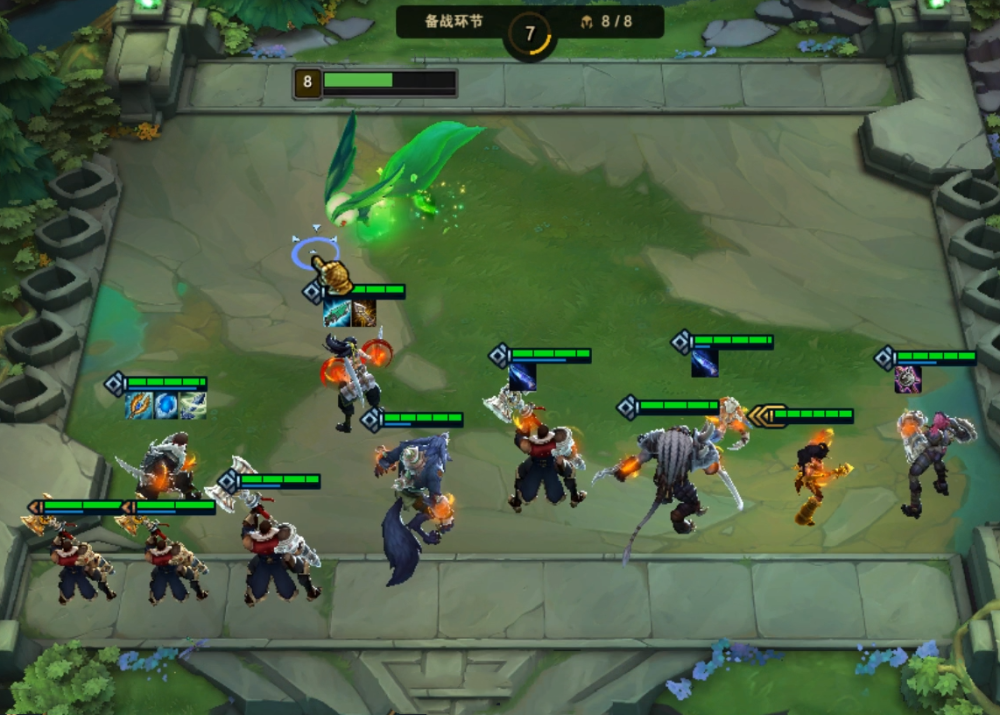Select the dark sword item beside green cannon

point(363,313)
